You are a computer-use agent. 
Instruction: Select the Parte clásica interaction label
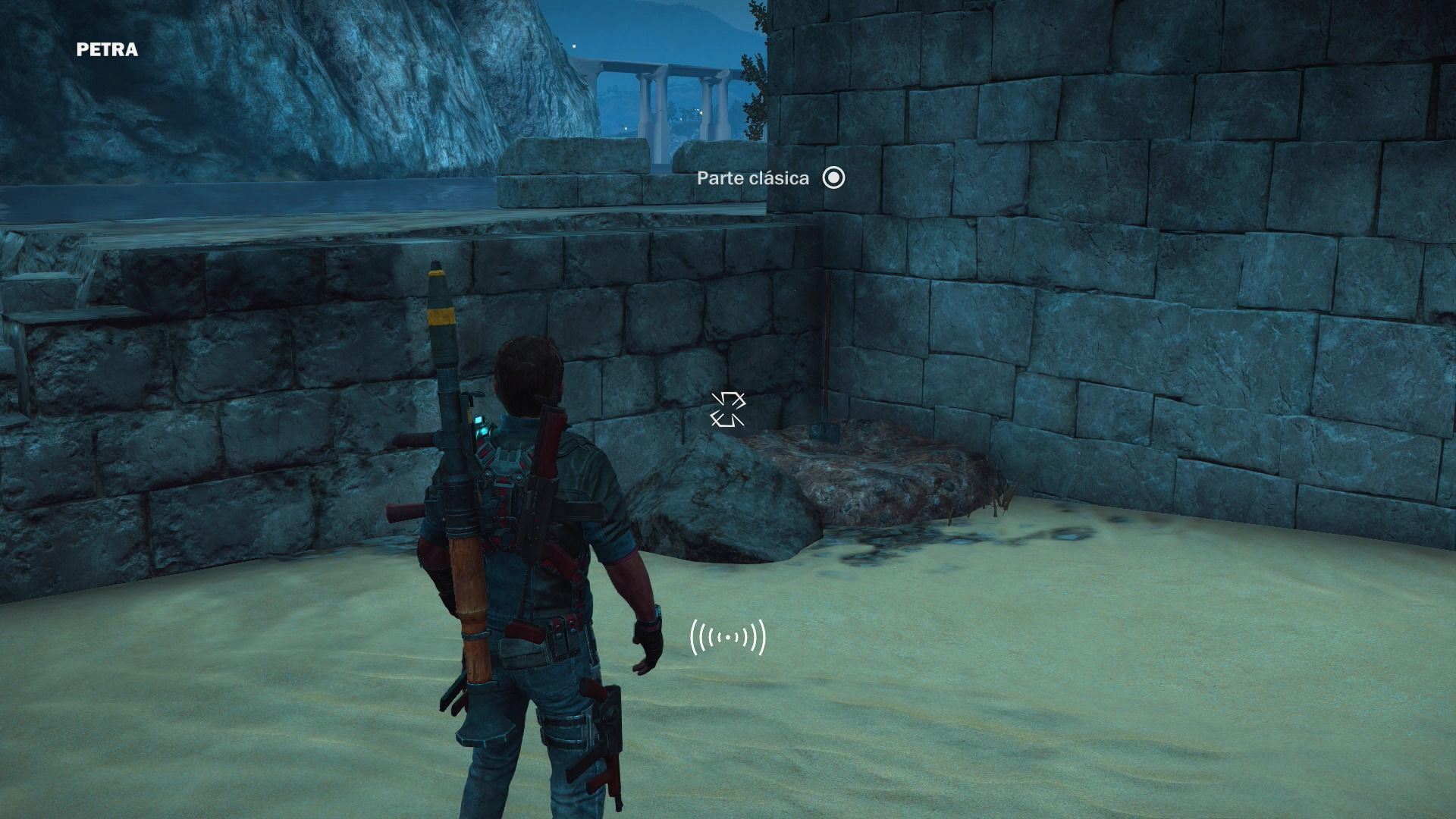click(x=753, y=178)
